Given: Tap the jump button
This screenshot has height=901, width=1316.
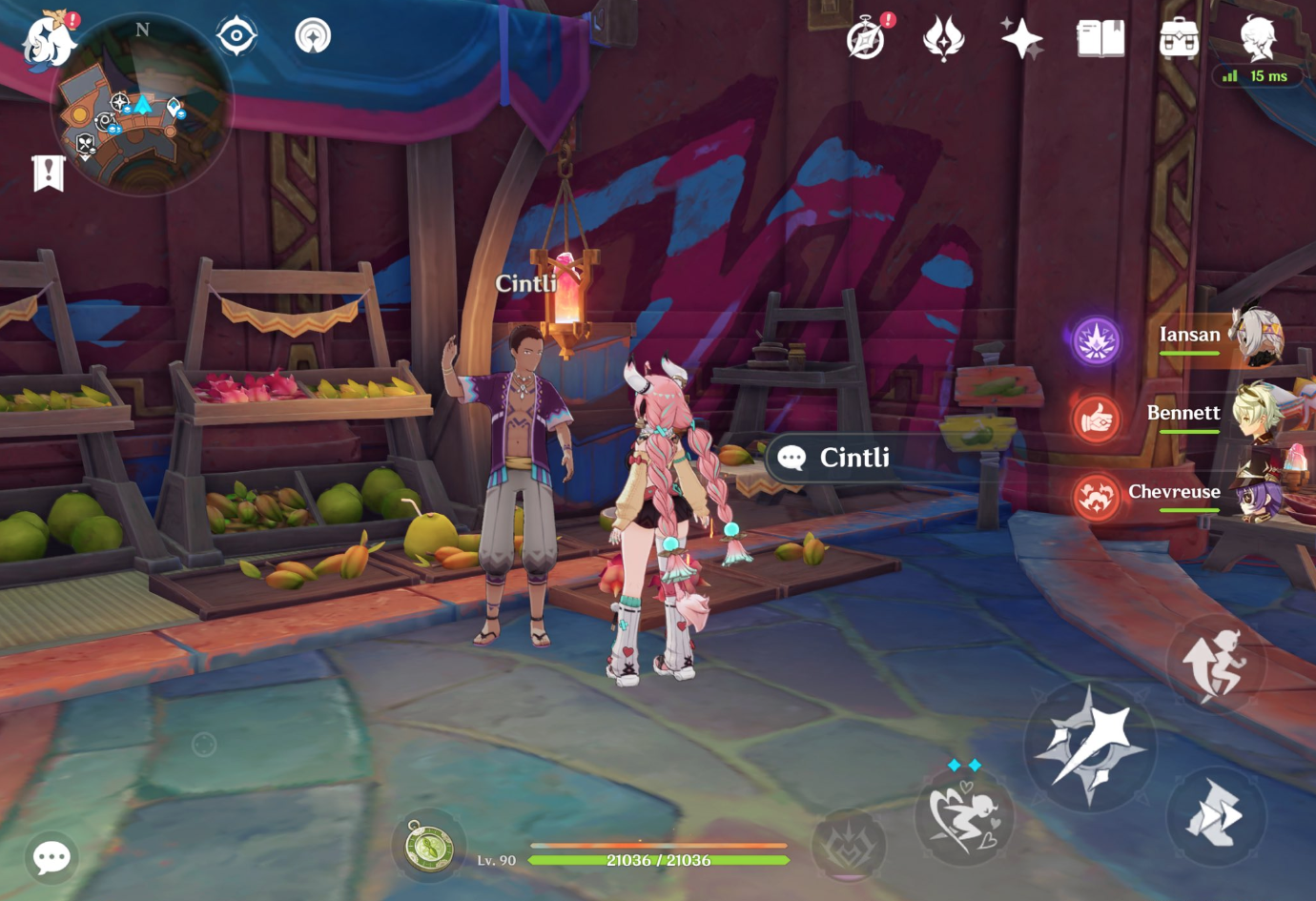Looking at the screenshot, I should [x=1216, y=665].
